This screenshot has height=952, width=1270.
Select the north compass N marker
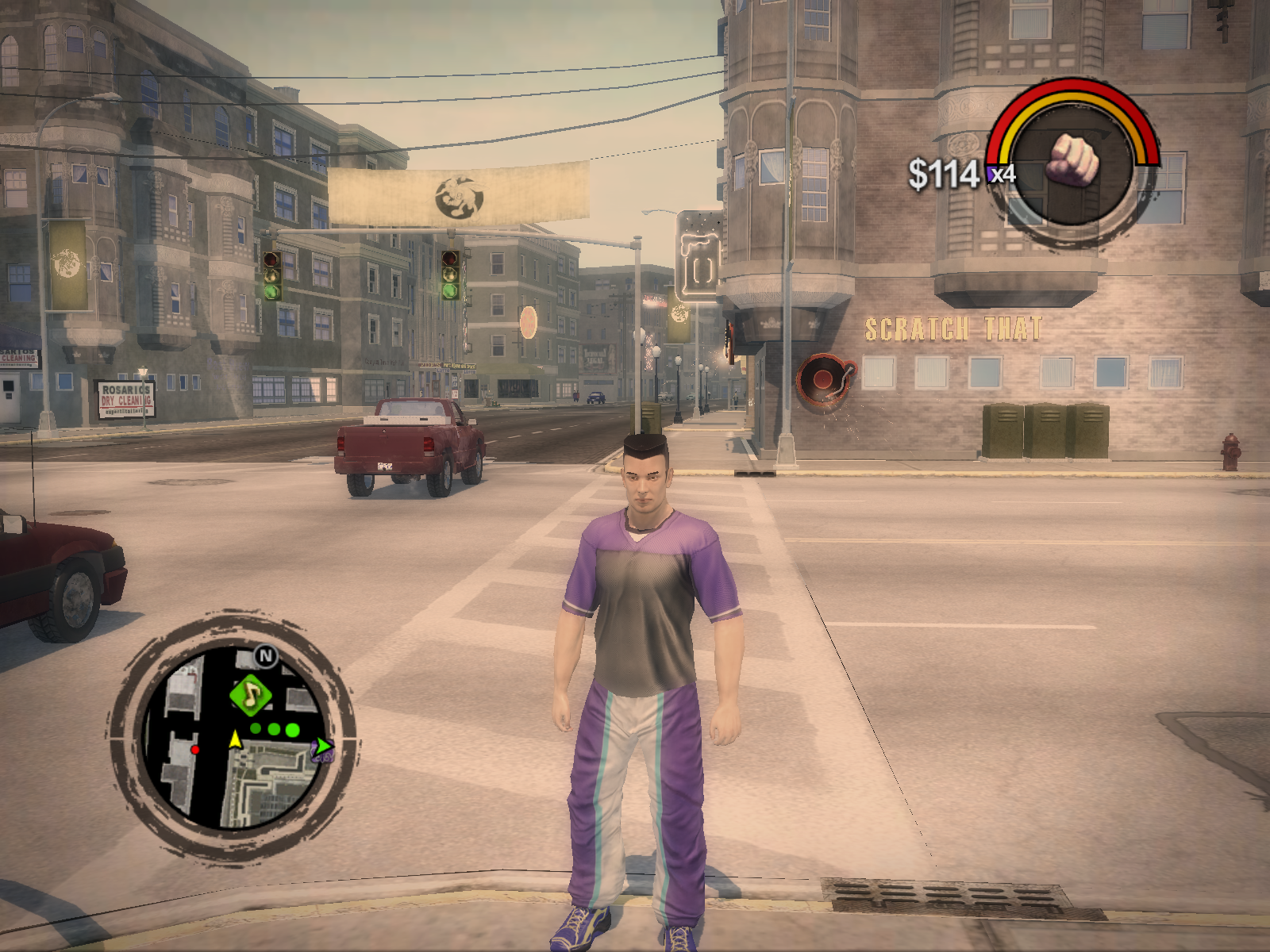266,656
